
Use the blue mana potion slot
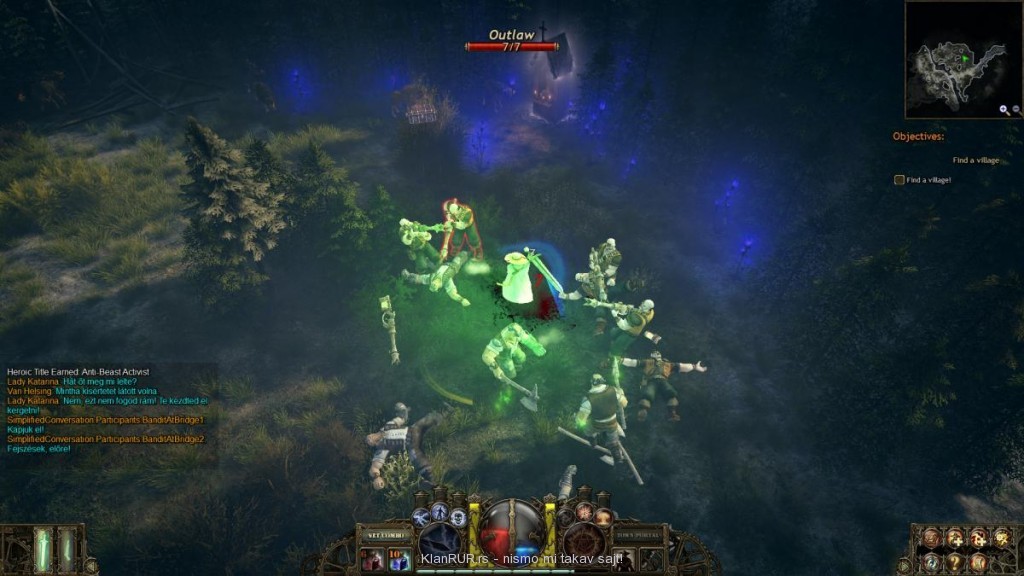(400, 560)
